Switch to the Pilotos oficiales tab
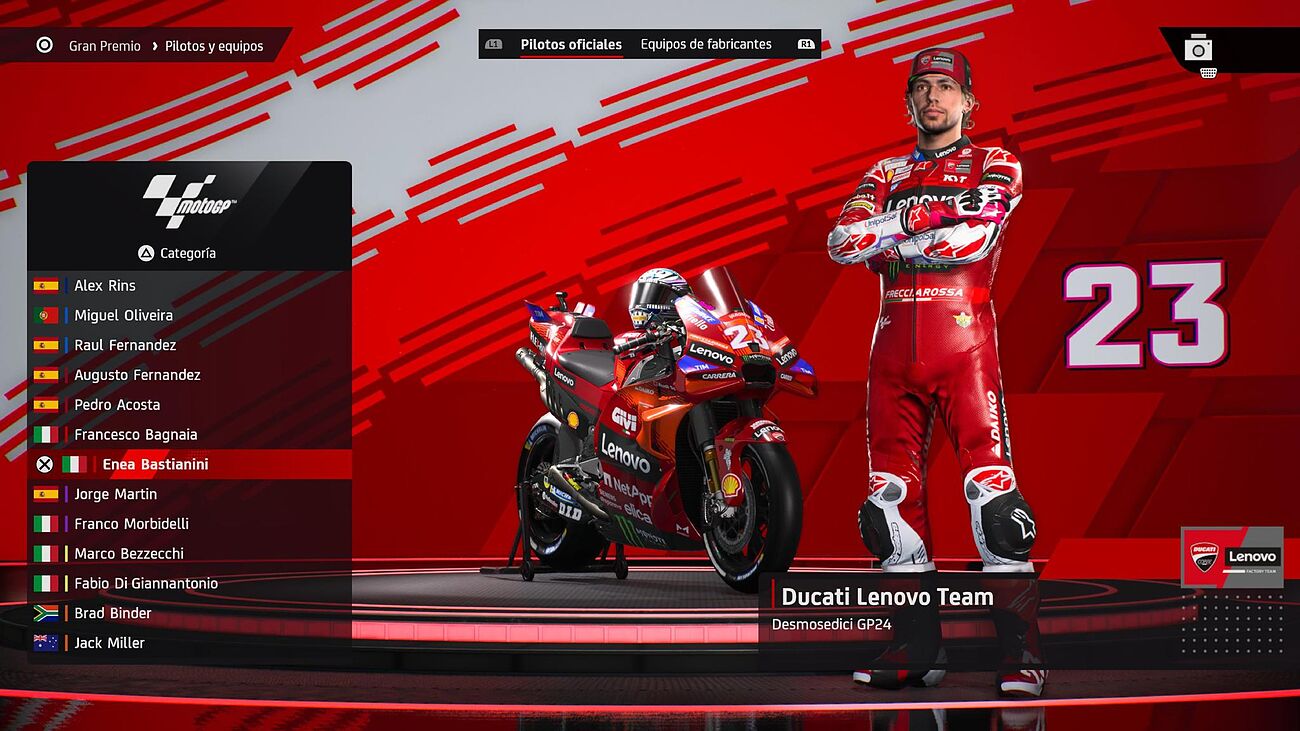Viewport: 1300px width, 731px height. tap(571, 45)
